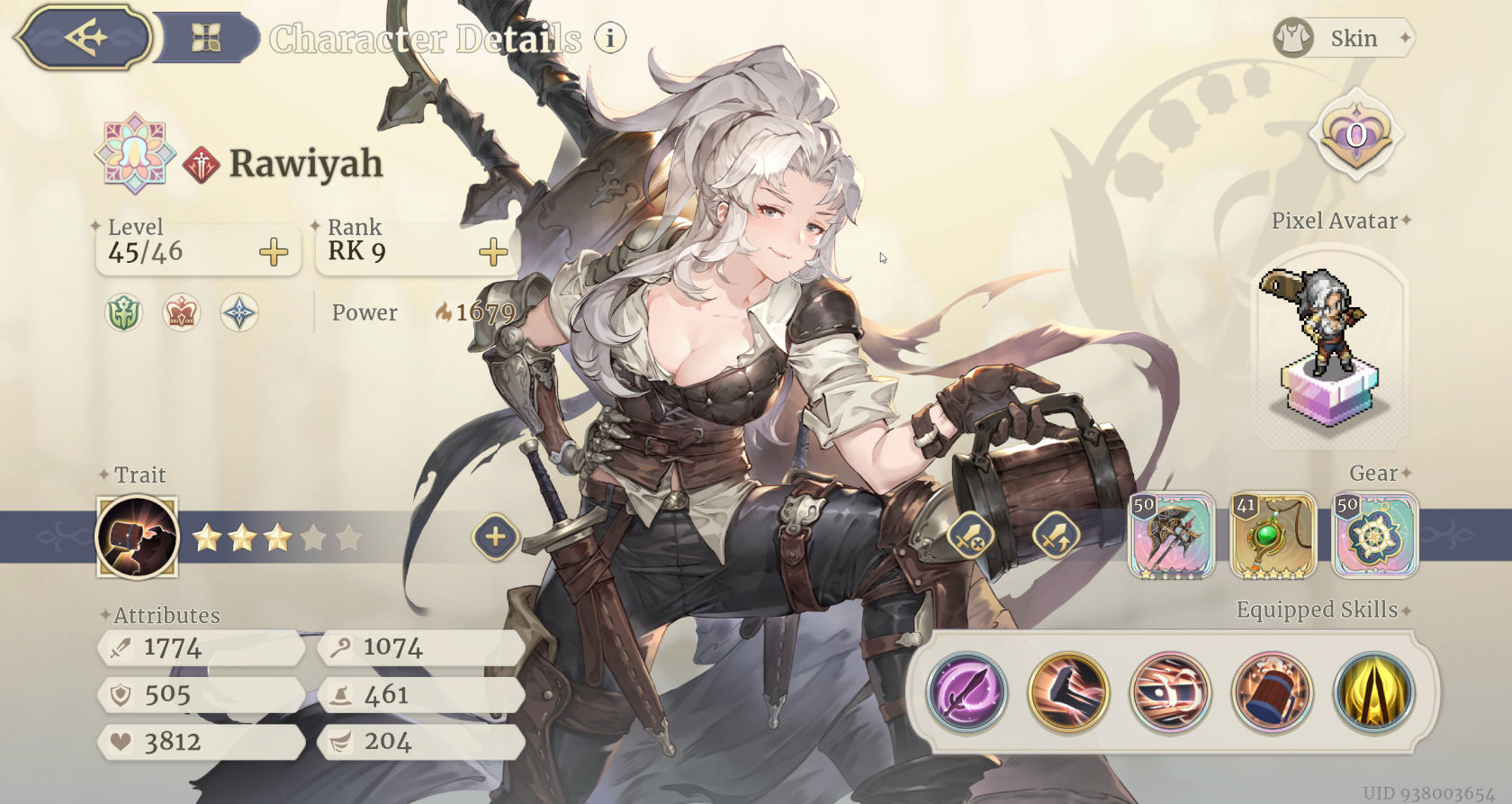Open the four-square grid menu button
This screenshot has width=1512, height=804.
click(206, 38)
